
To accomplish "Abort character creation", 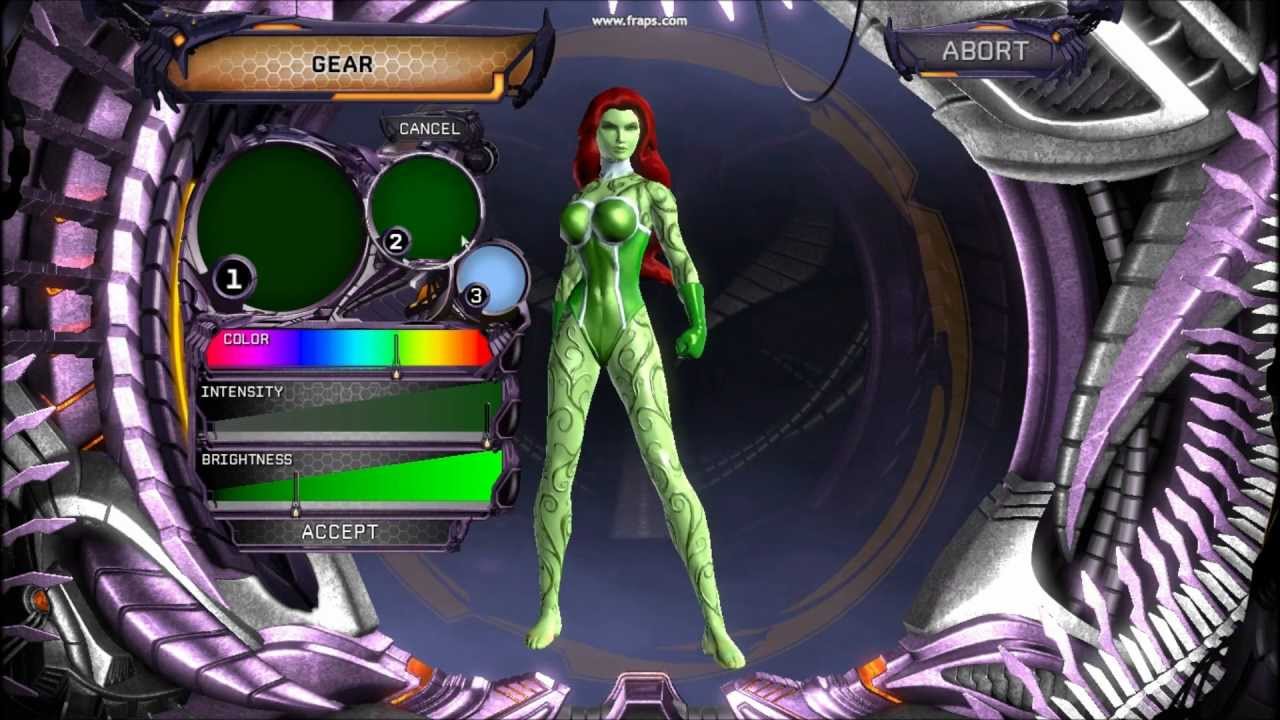I will point(984,51).
